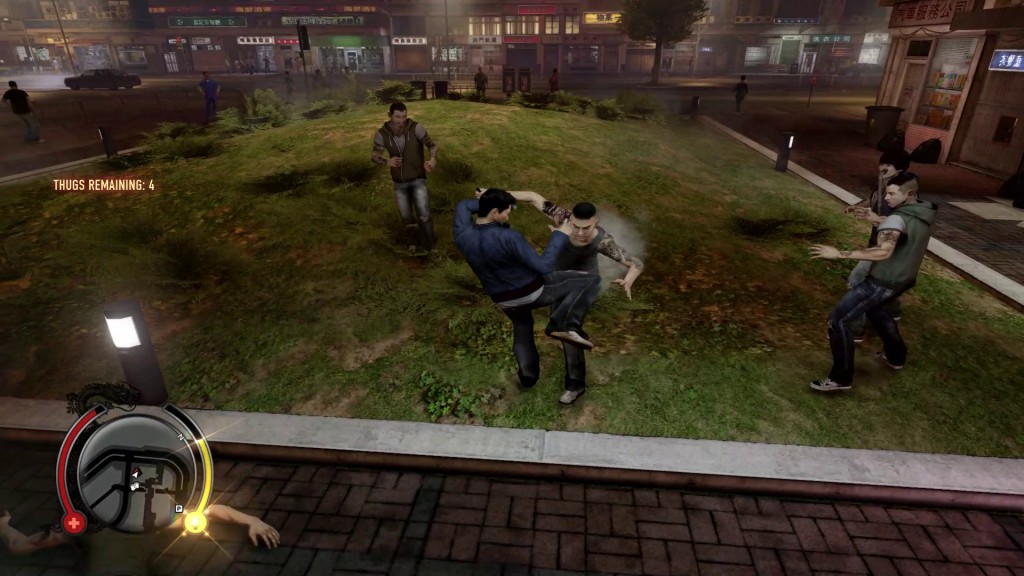Select the Thugs Remaining objective tracker
Image resolution: width=1024 pixels, height=576 pixels.
pyautogui.click(x=104, y=185)
